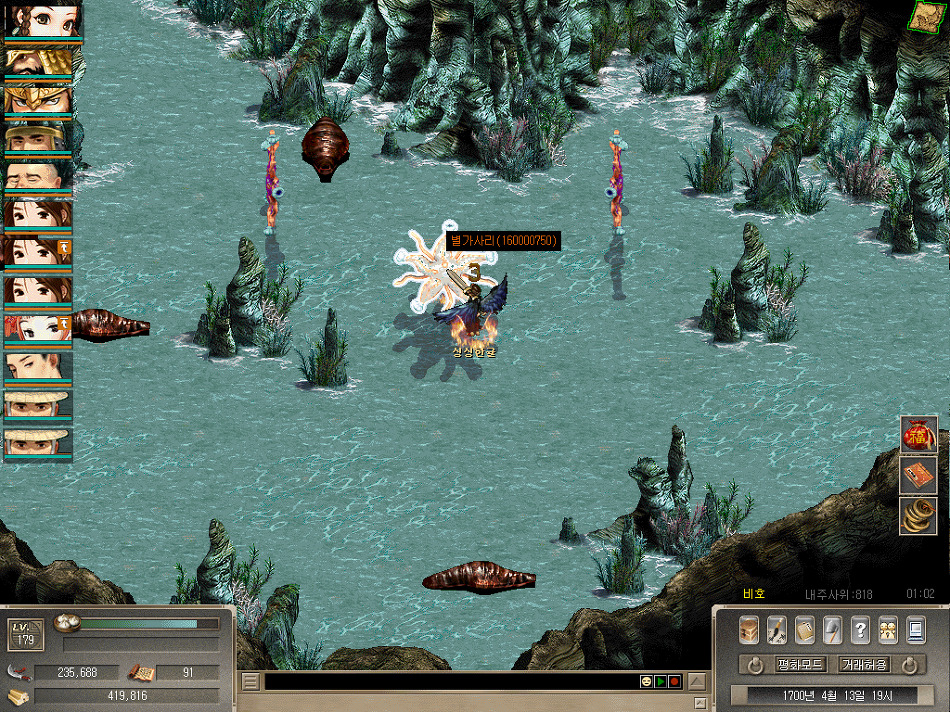Click the axe icon in the menu panel
Screen dimensions: 950x712
coord(832,630)
